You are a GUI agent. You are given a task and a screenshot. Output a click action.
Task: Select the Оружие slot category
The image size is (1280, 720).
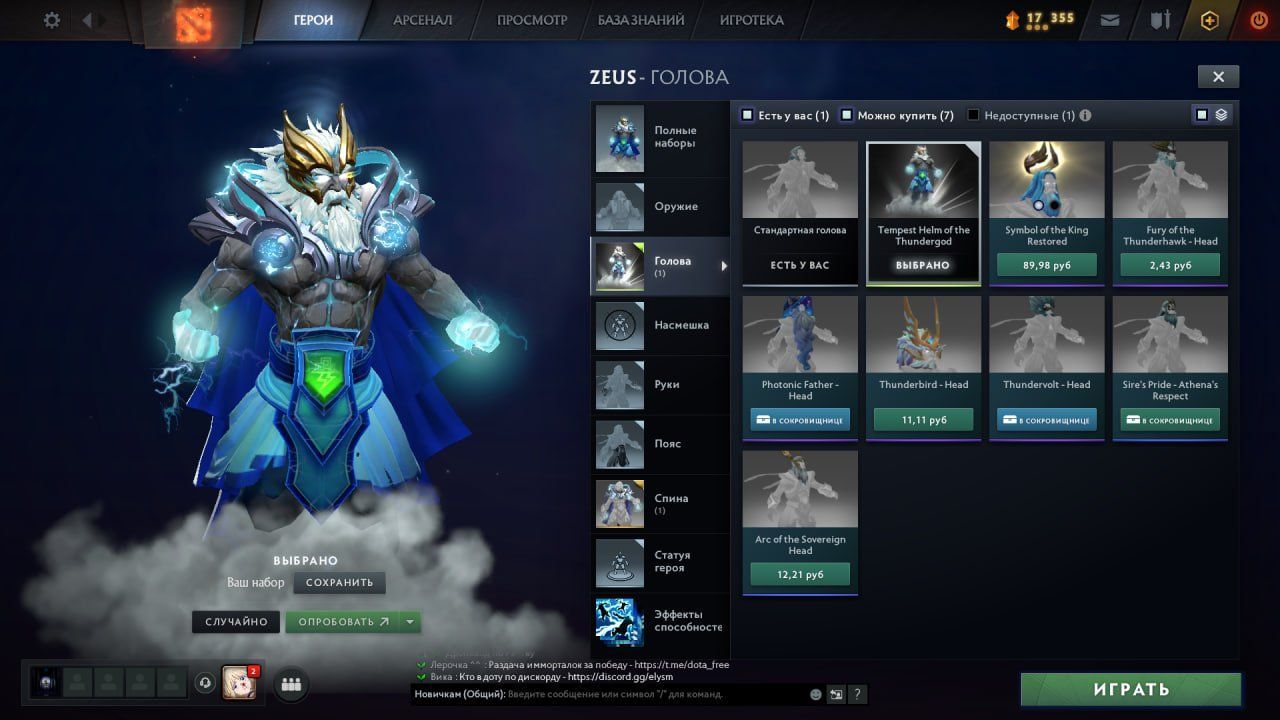click(x=660, y=207)
